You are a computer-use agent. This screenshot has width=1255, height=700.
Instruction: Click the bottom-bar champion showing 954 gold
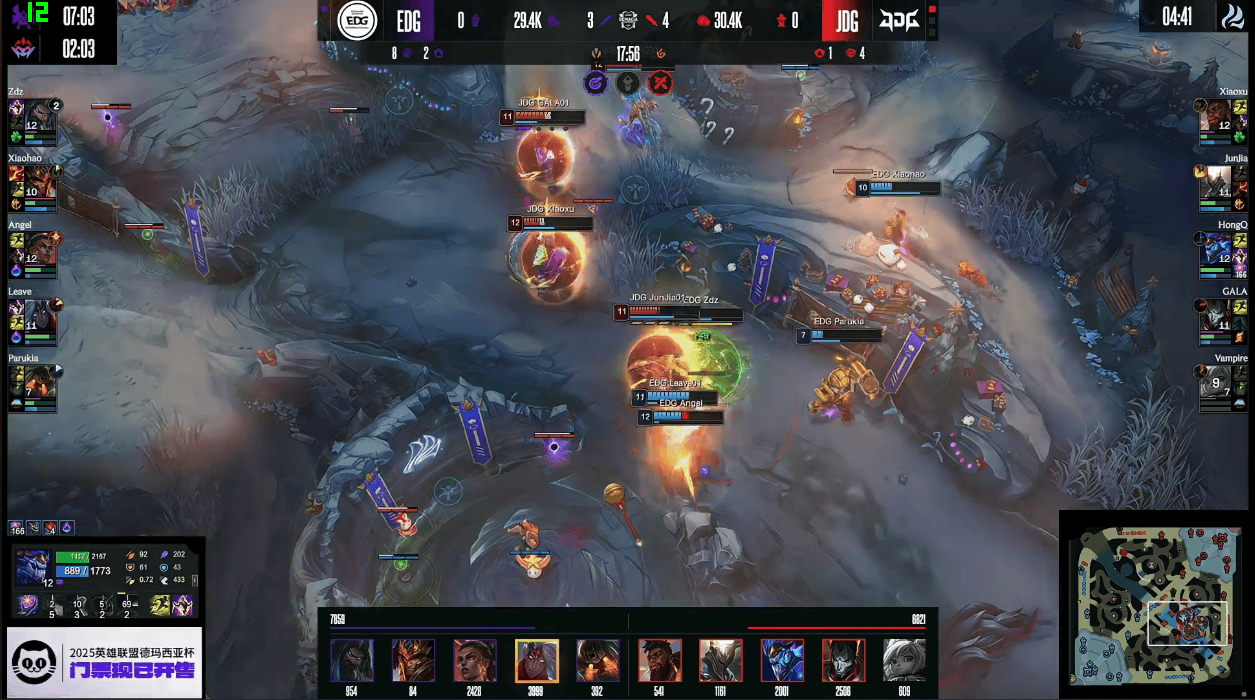pyautogui.click(x=352, y=660)
